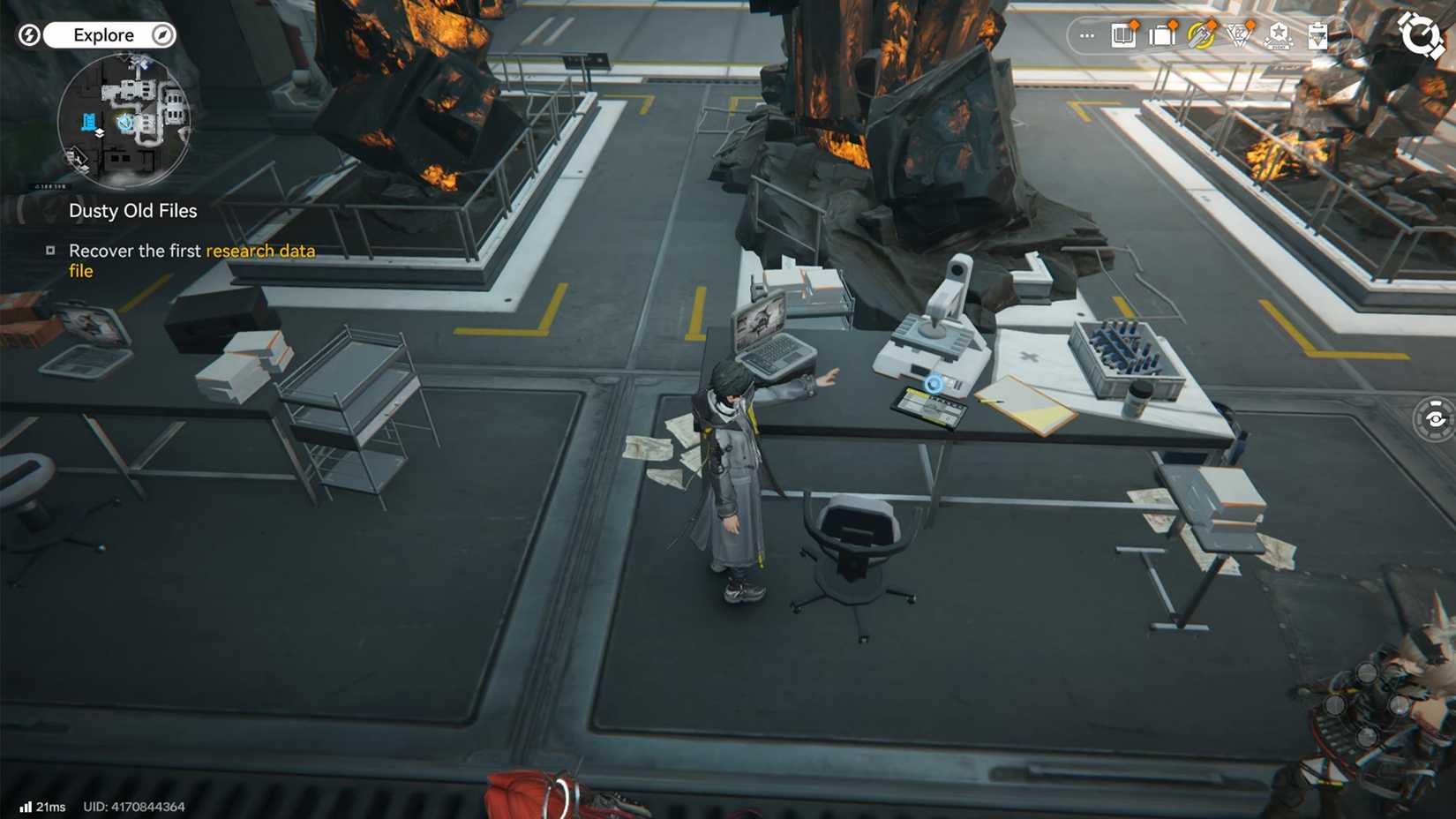Click the lightning icon beside Explore
Viewport: 1456px width, 819px height.
29,34
